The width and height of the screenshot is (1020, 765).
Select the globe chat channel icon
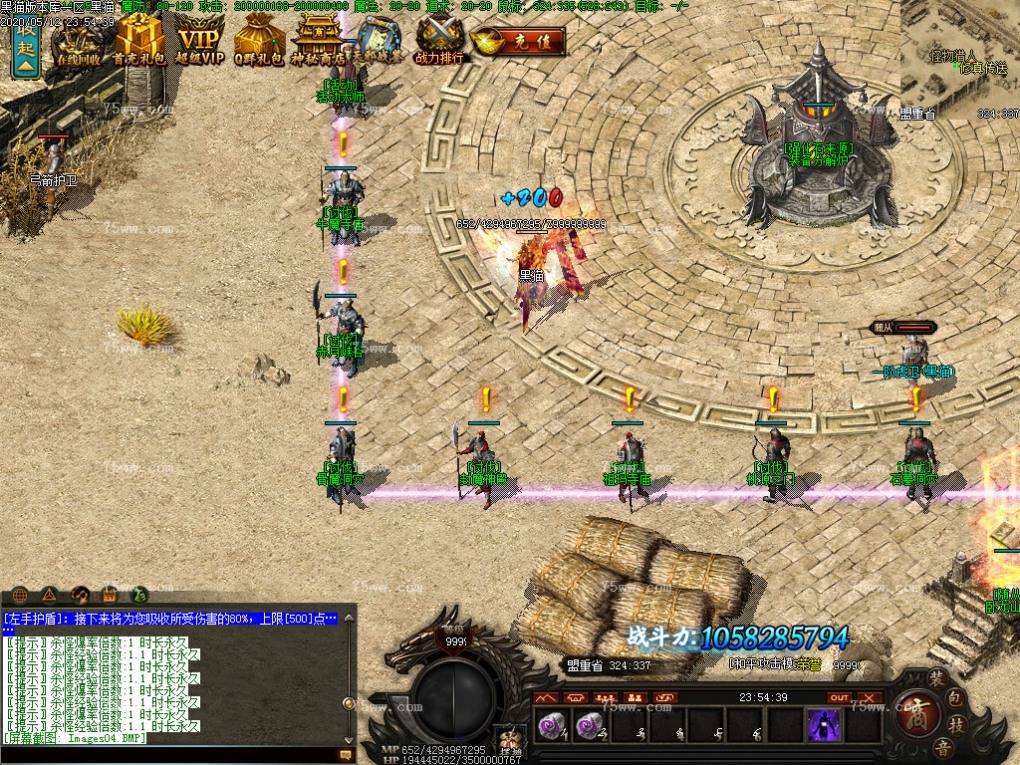[20, 594]
